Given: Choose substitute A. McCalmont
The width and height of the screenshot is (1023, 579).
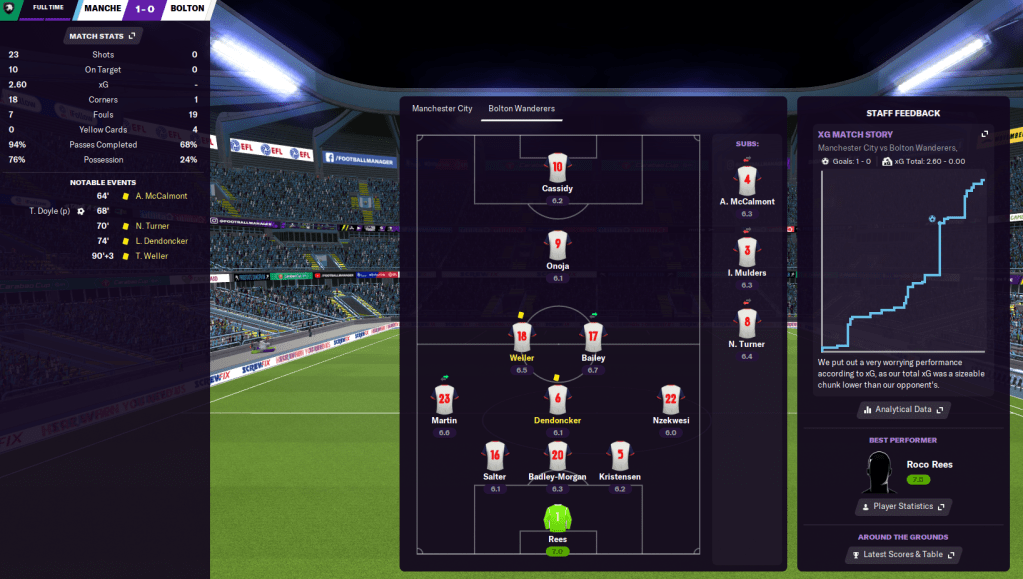Looking at the screenshot, I should point(746,182).
